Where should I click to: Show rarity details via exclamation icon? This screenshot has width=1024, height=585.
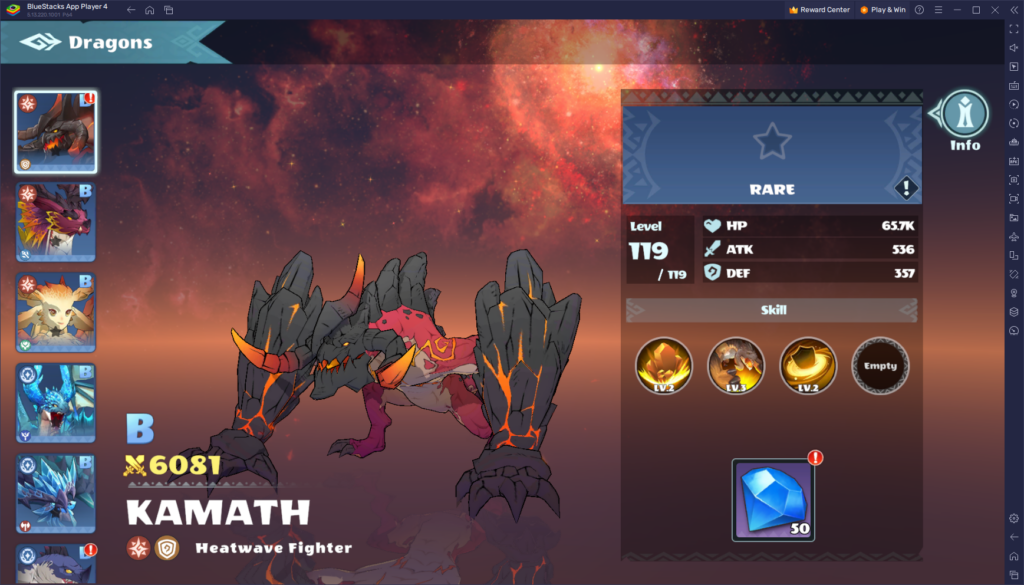(x=905, y=187)
